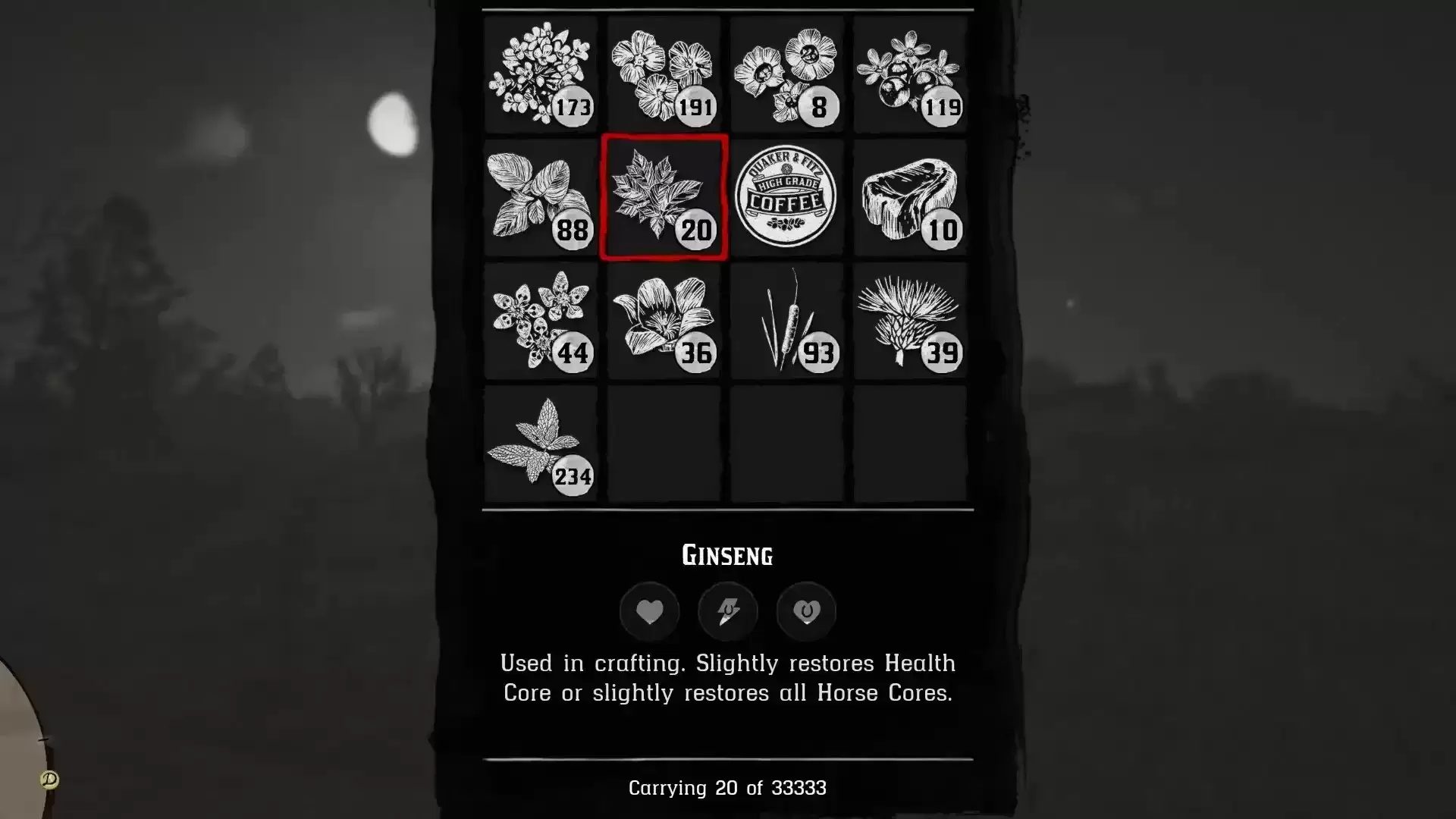1456x819 pixels.
Task: Choose the High Grade Coffee item
Action: [786, 197]
